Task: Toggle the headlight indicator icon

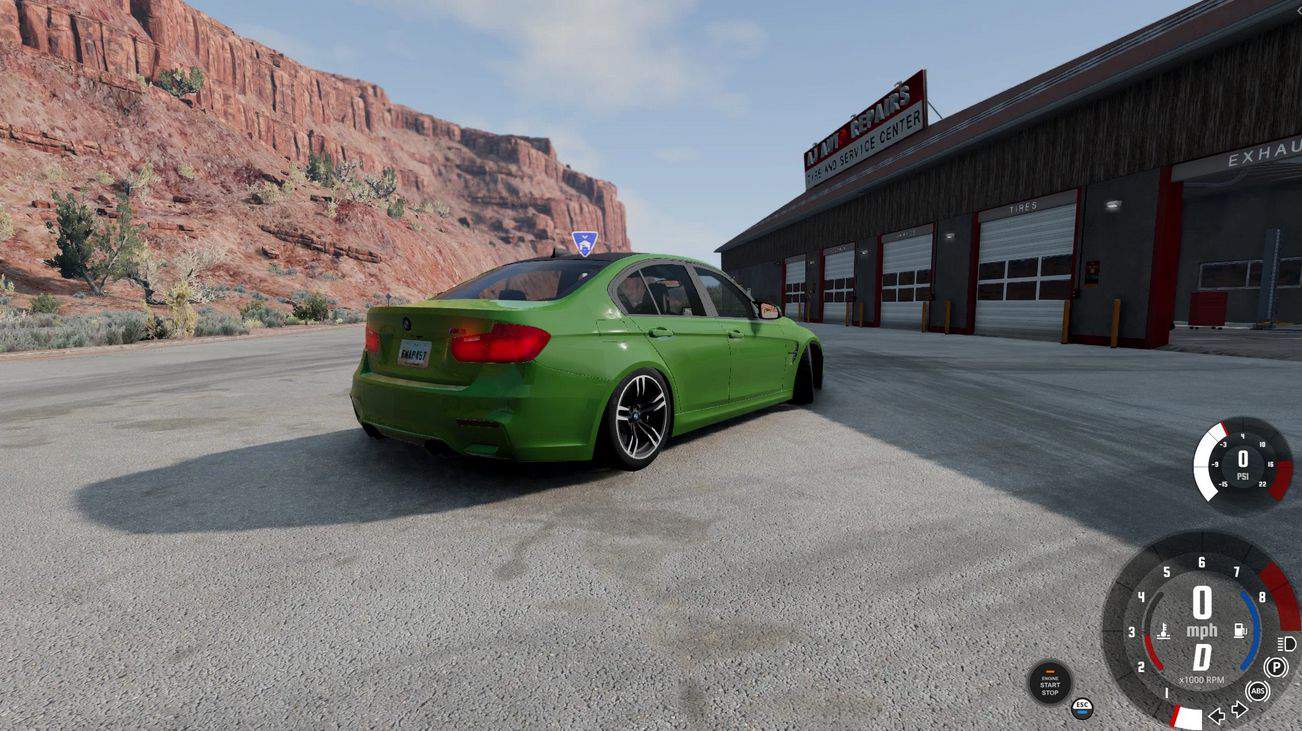Action: click(x=1287, y=643)
